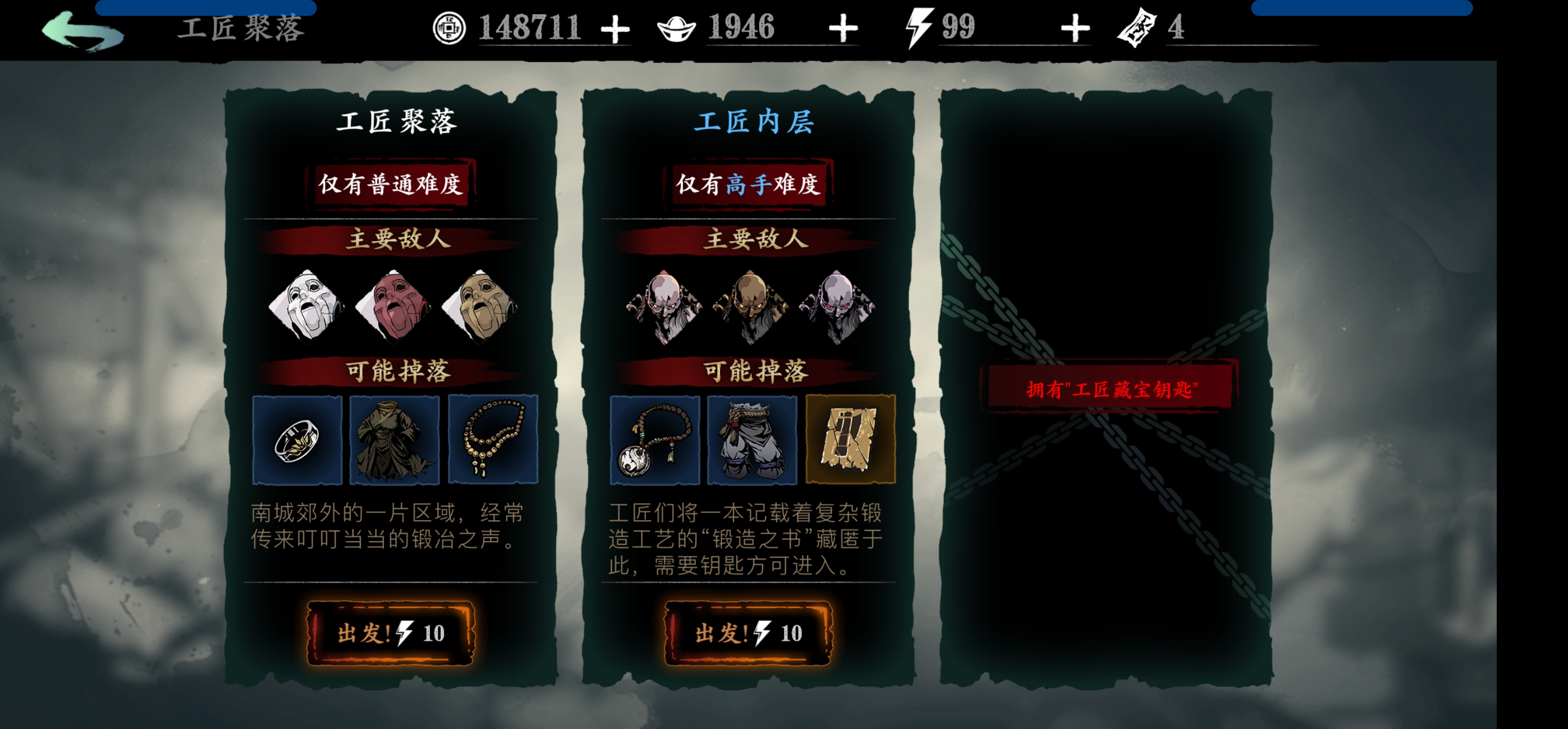Click the lightning energy icon
Image resolution: width=1568 pixels, height=729 pixels.
(920, 27)
